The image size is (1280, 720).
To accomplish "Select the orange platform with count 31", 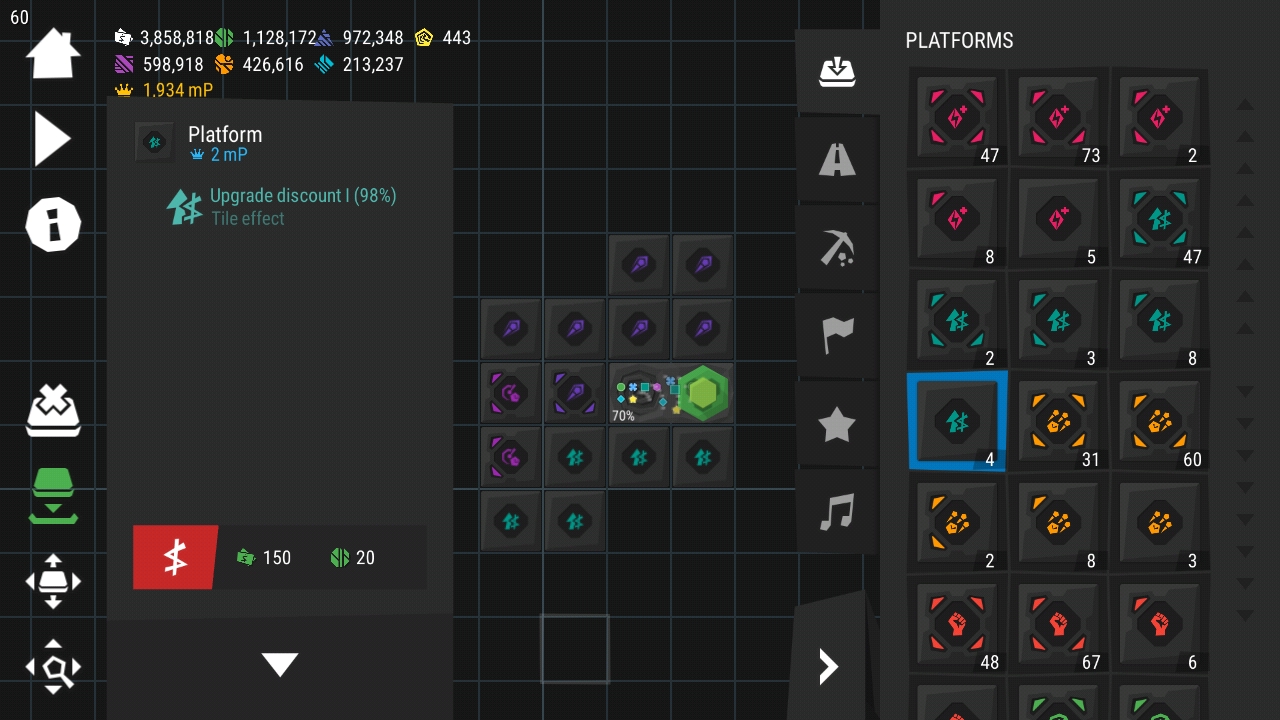I will click(1058, 421).
